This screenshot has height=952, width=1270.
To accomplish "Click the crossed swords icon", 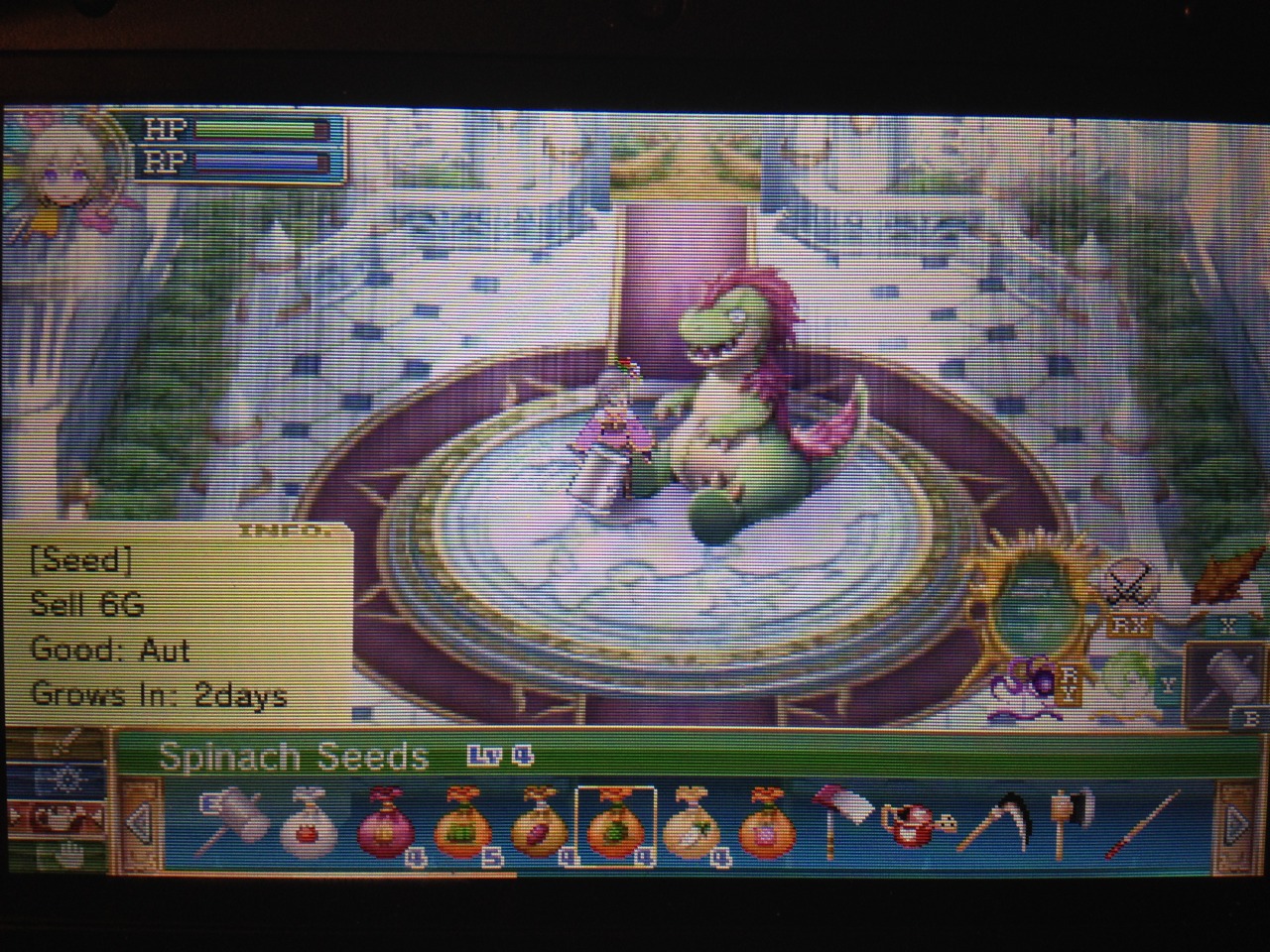I will coord(1128,585).
